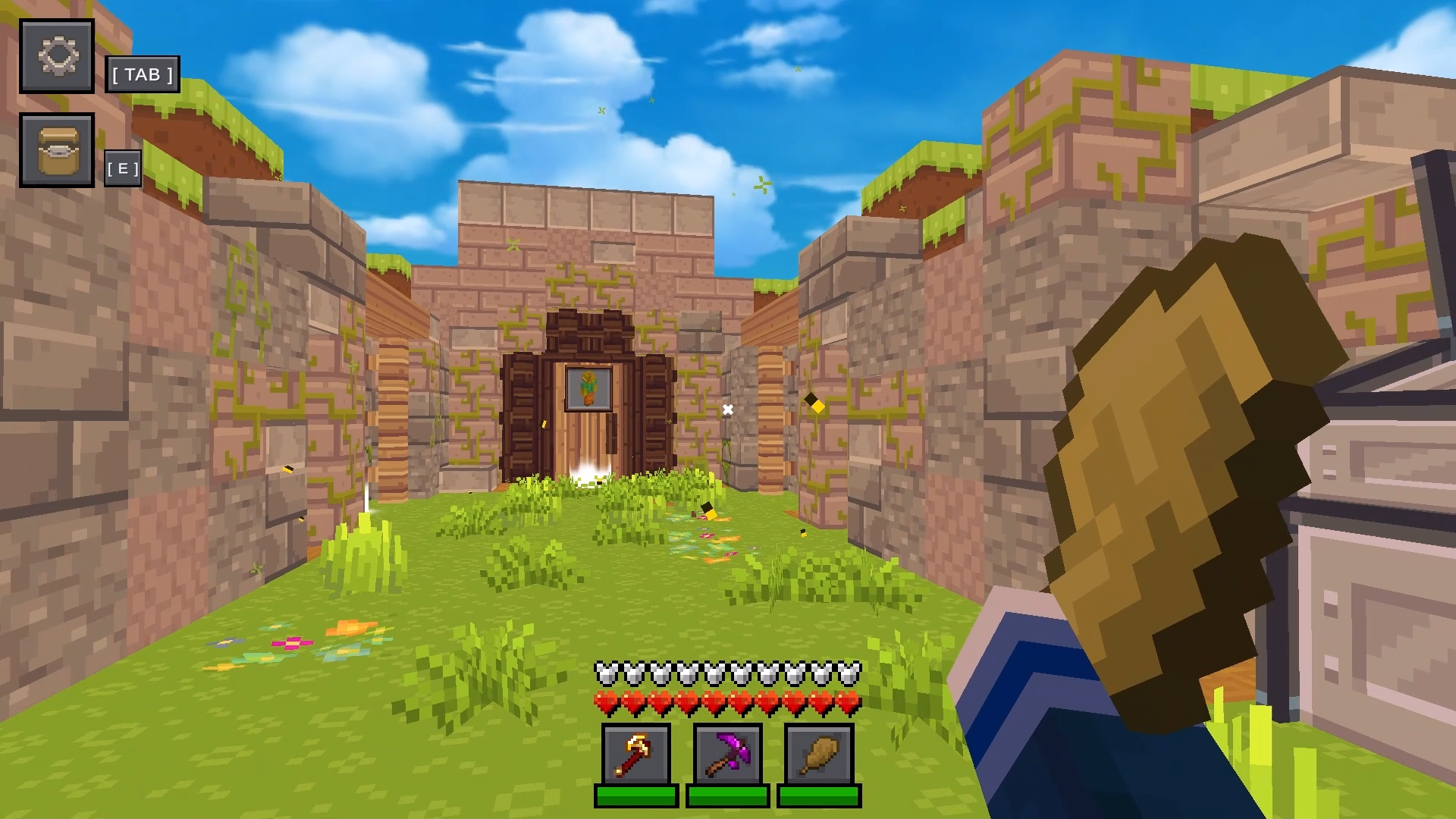The image size is (1456, 819).
Task: Click the crosshair at screen center
Action: 727,409
